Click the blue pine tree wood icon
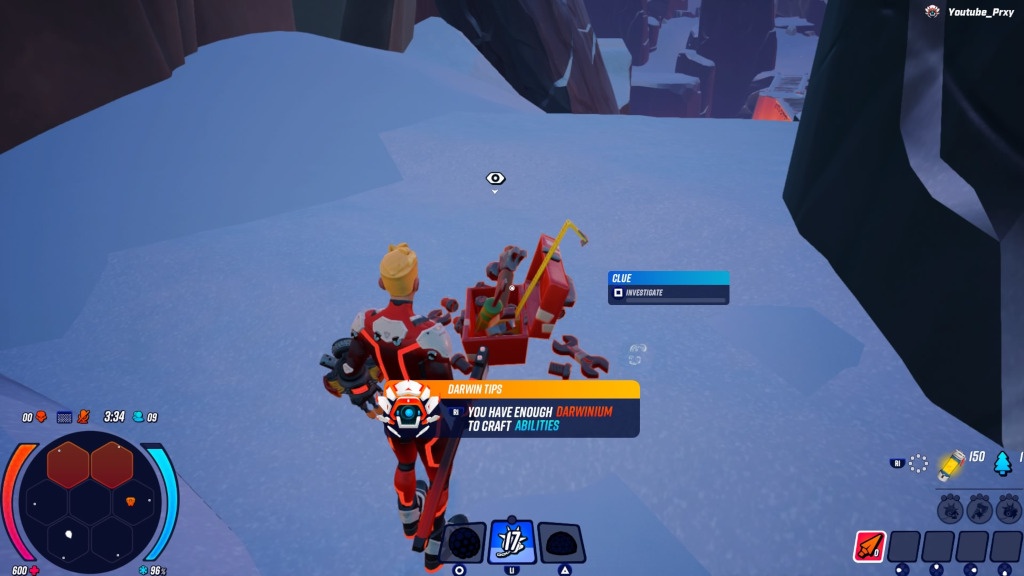Image resolution: width=1024 pixels, height=576 pixels. point(1002,462)
